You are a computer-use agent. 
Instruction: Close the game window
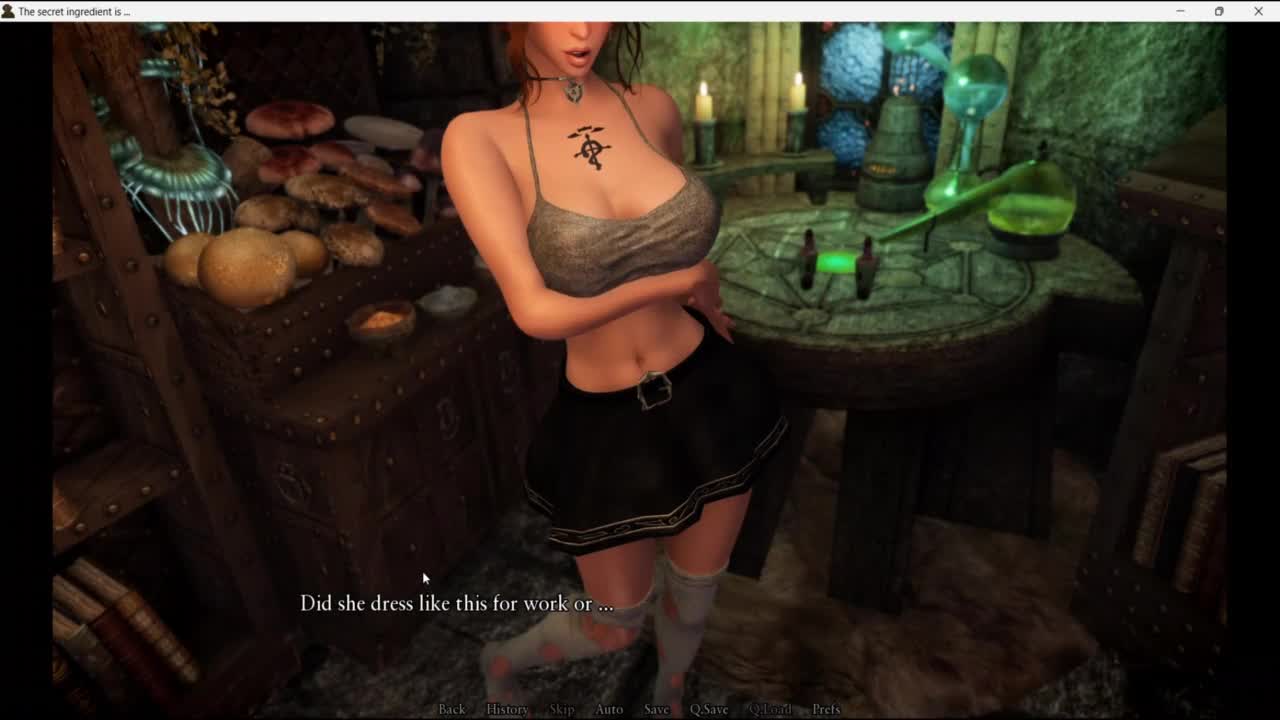(x=1258, y=11)
